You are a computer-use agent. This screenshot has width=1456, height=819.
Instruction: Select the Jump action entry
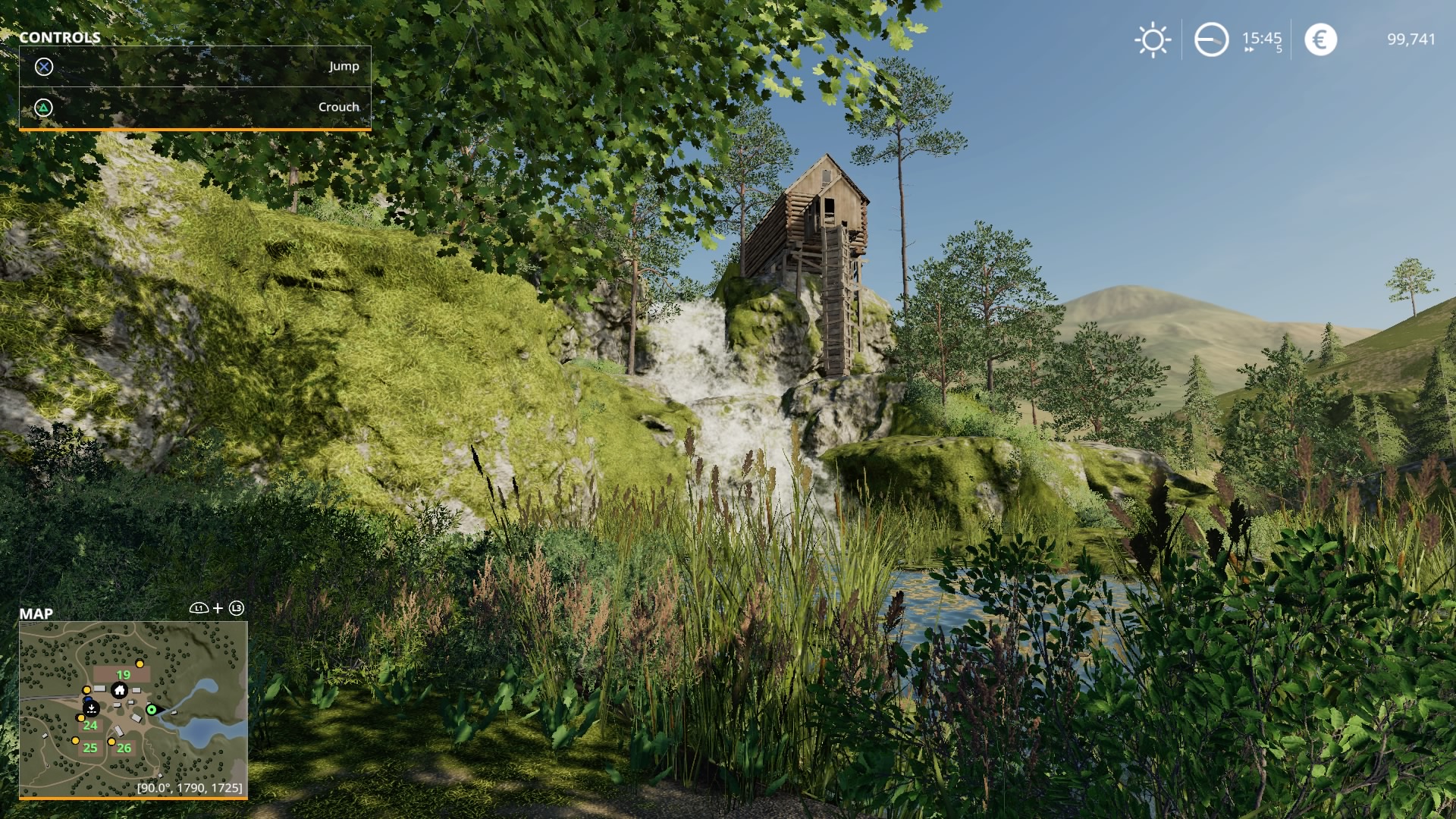(x=344, y=67)
